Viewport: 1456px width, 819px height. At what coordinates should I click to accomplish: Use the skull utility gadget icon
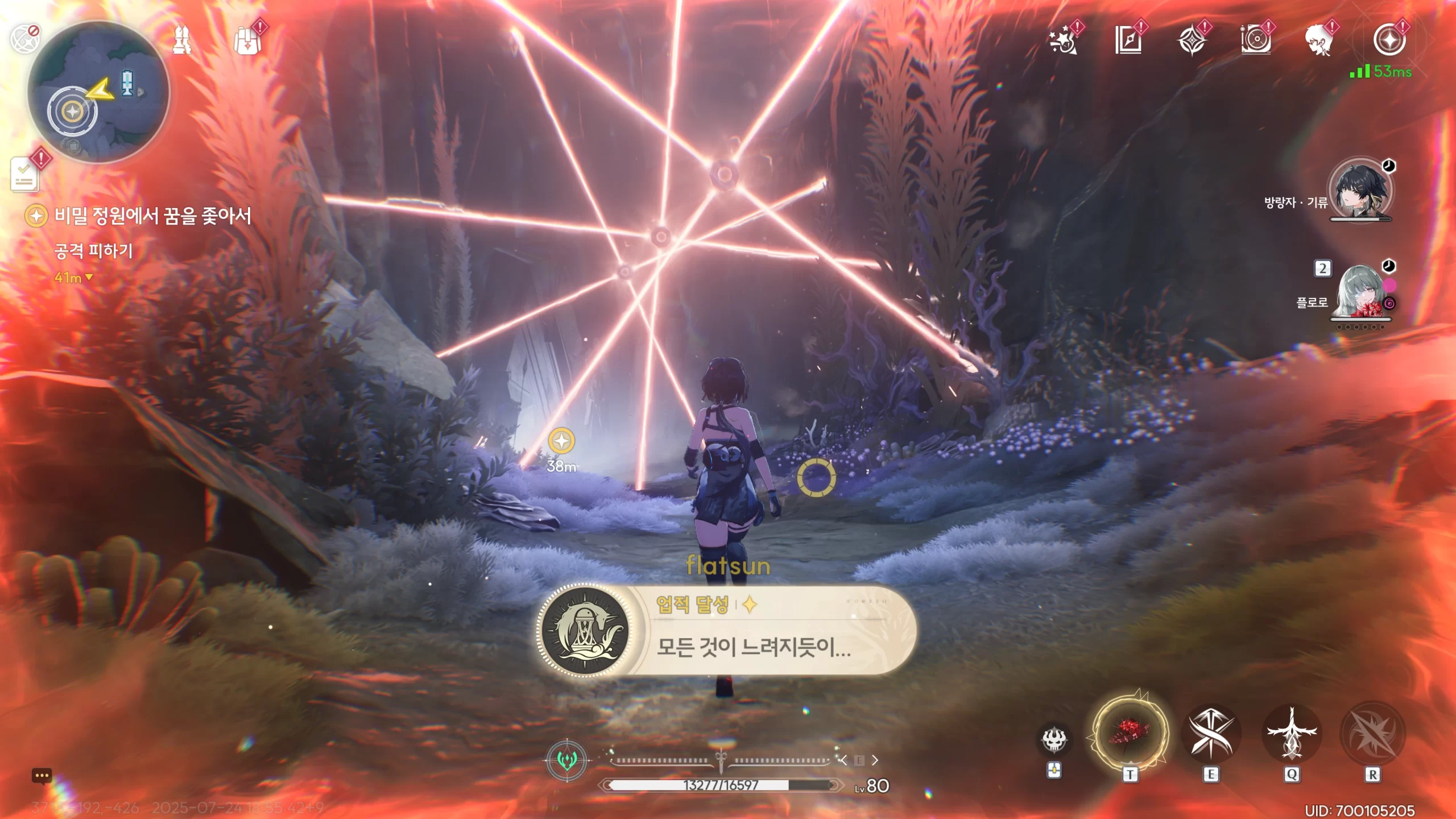click(x=1053, y=739)
